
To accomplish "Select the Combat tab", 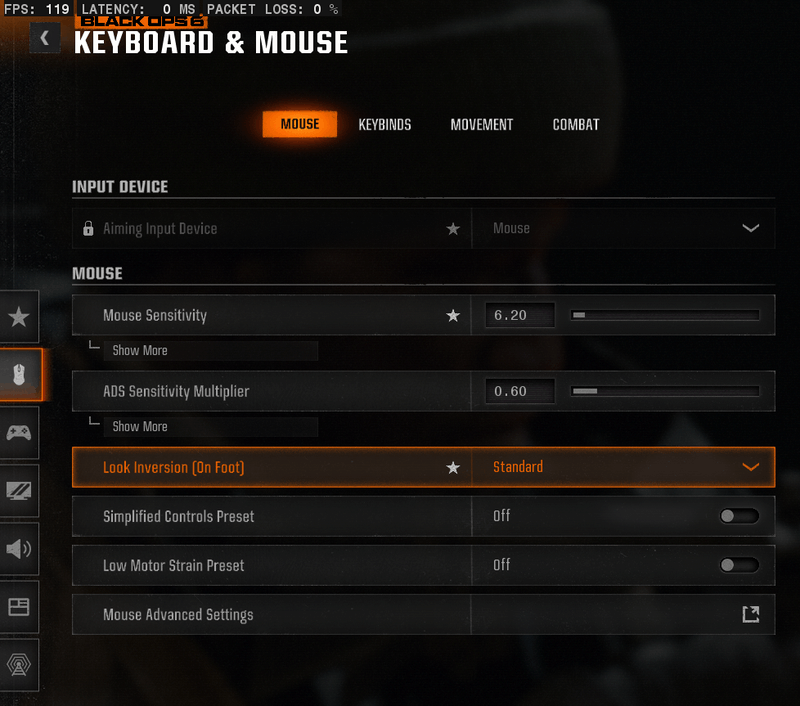I will pyautogui.click(x=576, y=125).
